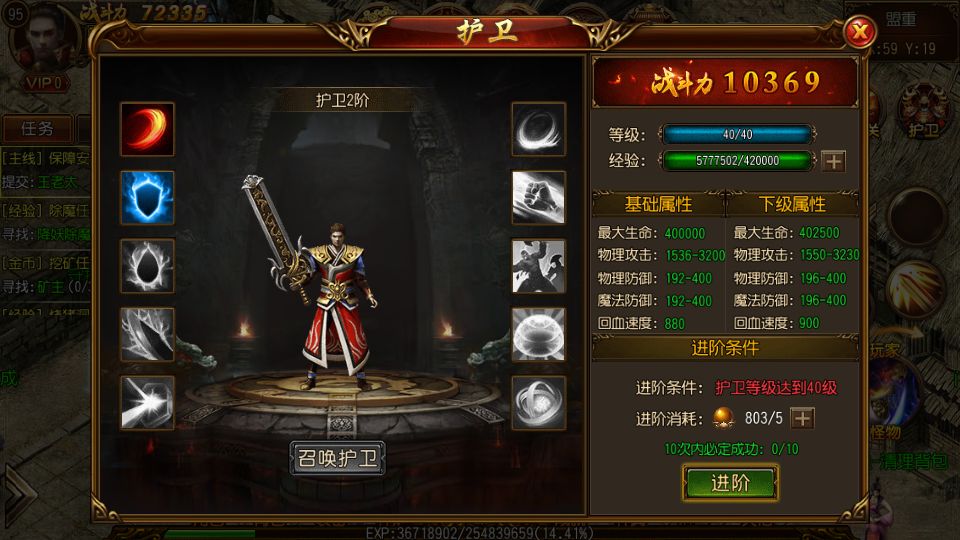960x540 pixels.
Task: Select the clenched fist skill icon
Action: [x=539, y=197]
